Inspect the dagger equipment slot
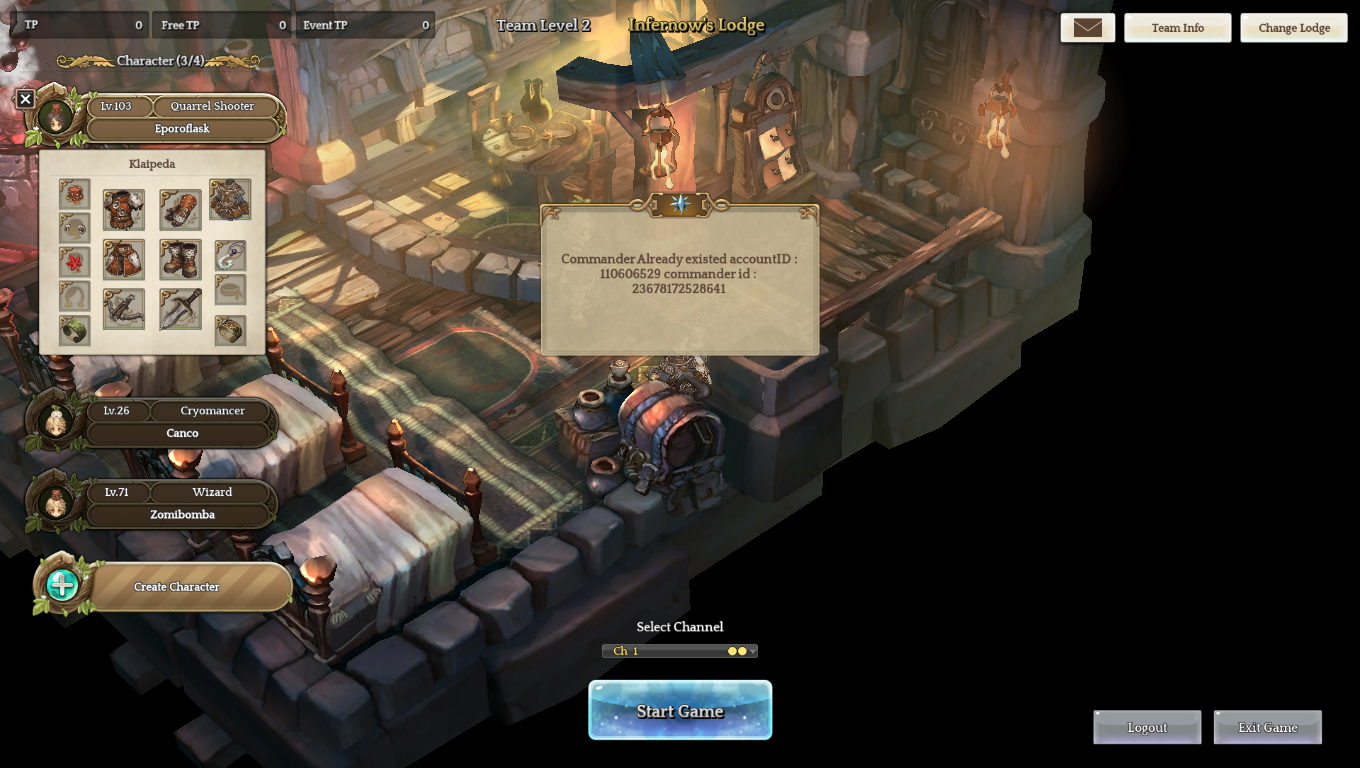This screenshot has height=768, width=1360. pyautogui.click(x=180, y=309)
